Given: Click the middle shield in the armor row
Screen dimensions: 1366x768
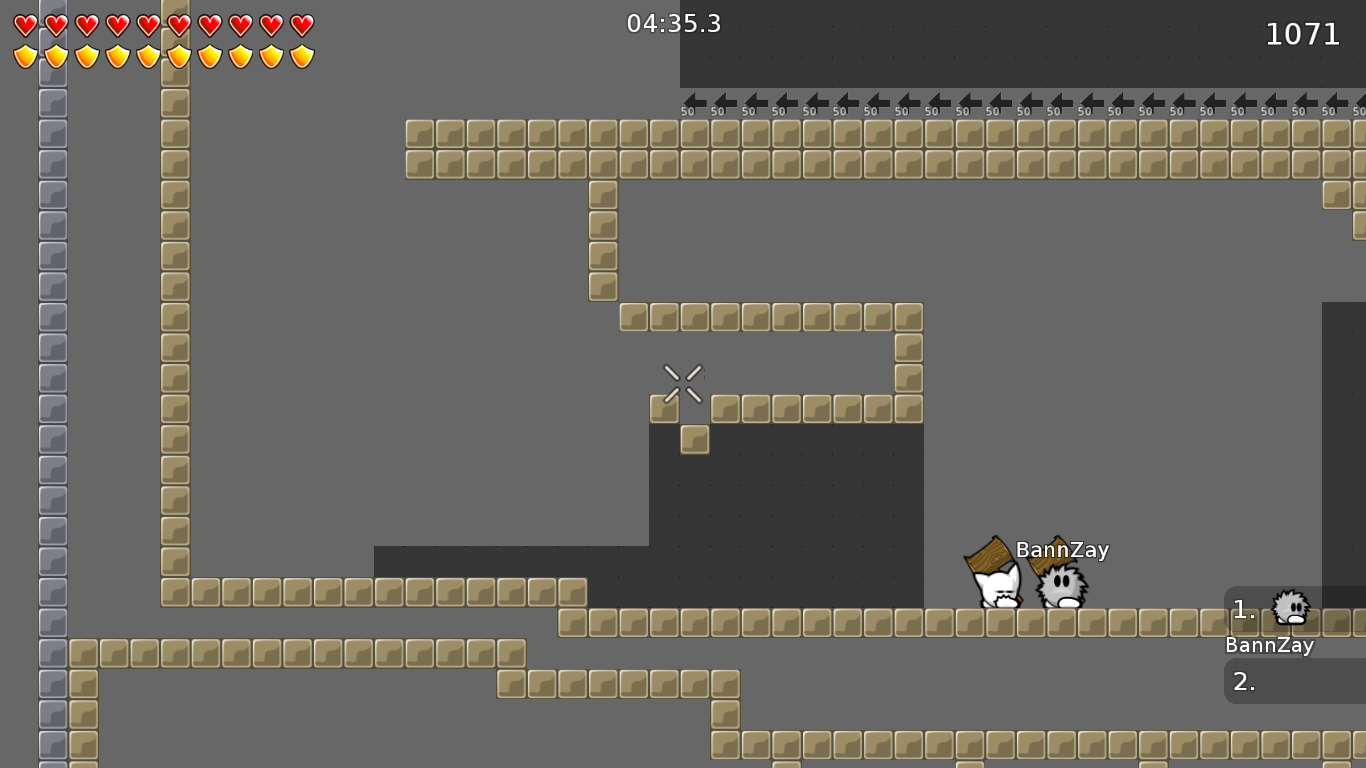Looking at the screenshot, I should click(x=147, y=57).
